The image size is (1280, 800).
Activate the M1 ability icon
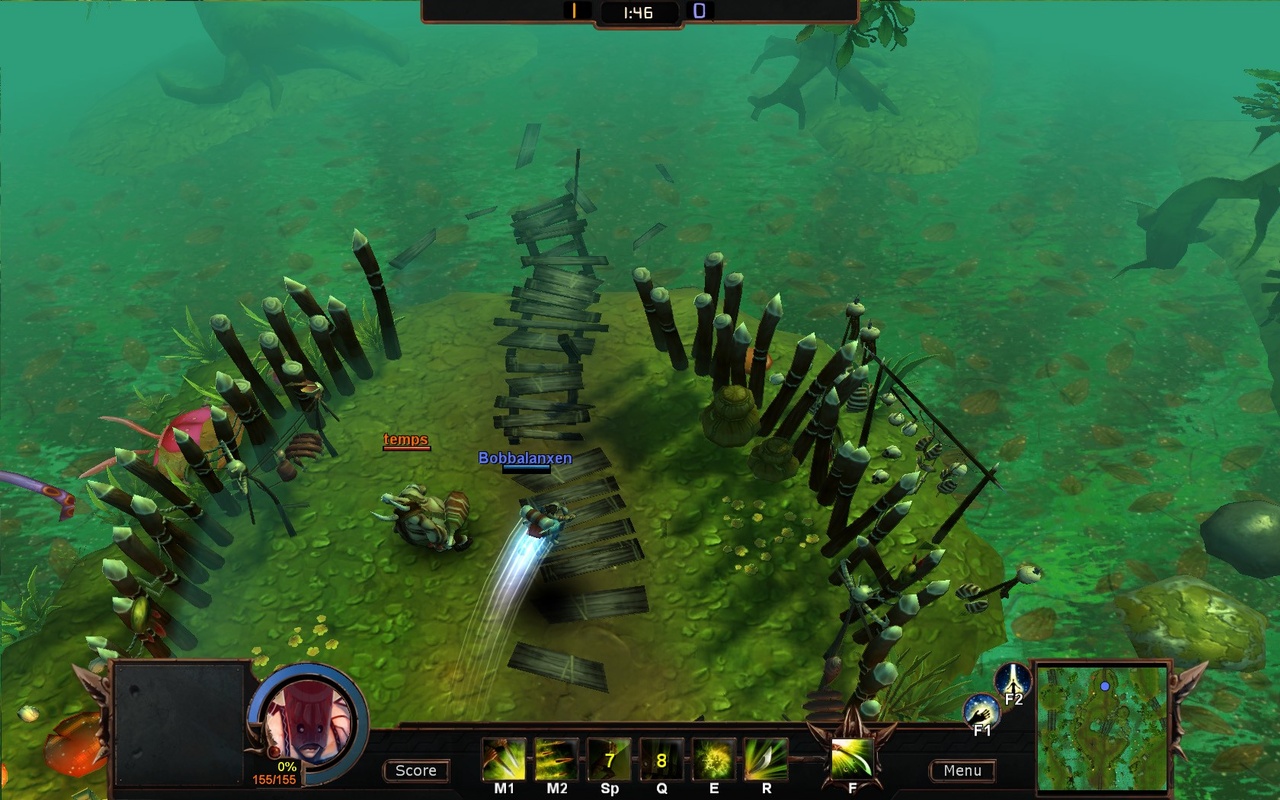[x=504, y=759]
